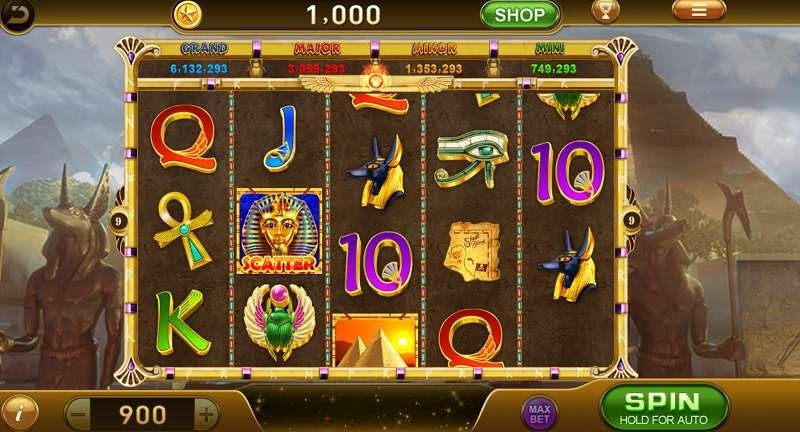Show the paytable info
Image resolution: width=800 pixels, height=432 pixels.
18,411
